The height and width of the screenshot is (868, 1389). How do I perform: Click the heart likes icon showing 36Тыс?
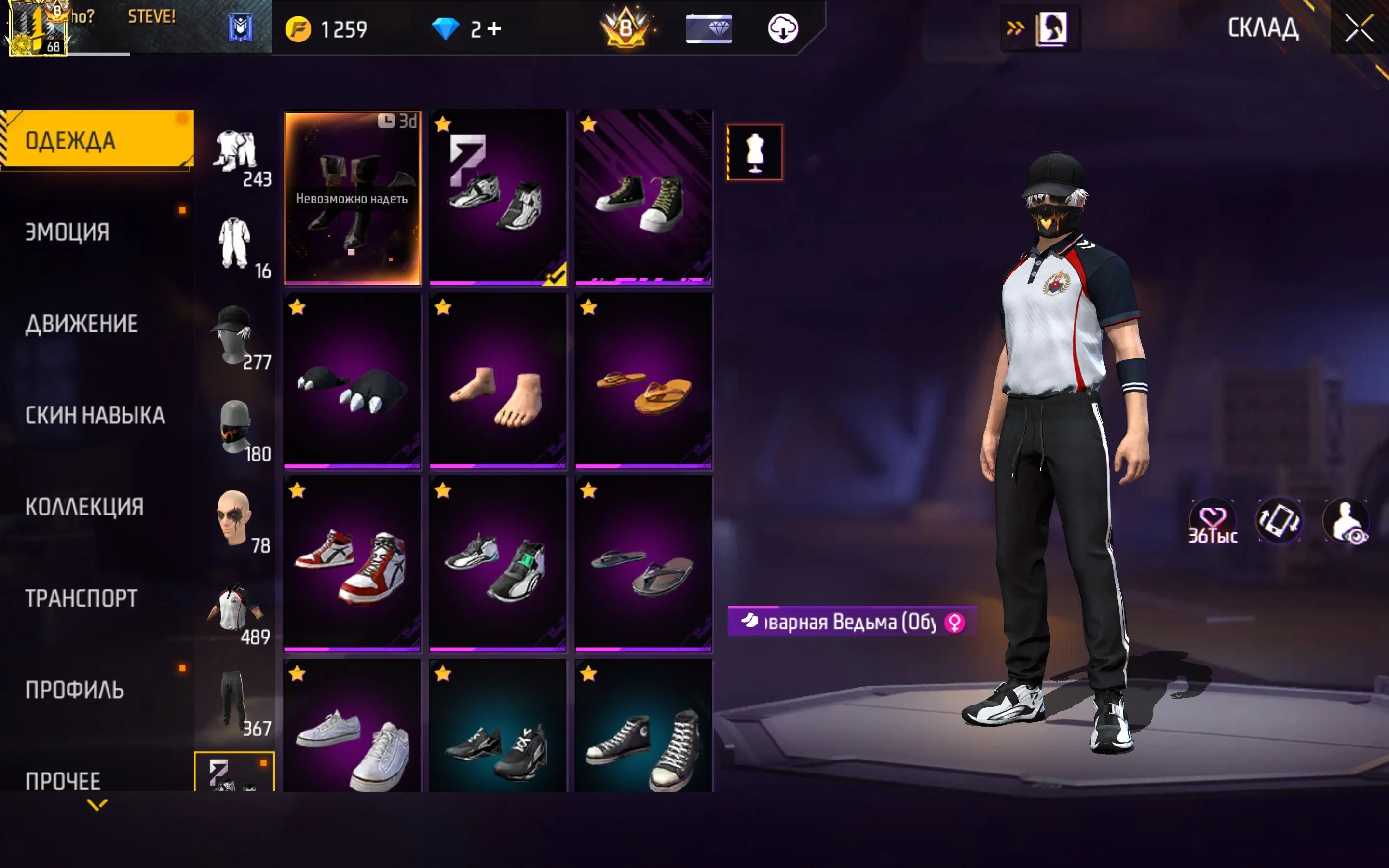(x=1213, y=519)
